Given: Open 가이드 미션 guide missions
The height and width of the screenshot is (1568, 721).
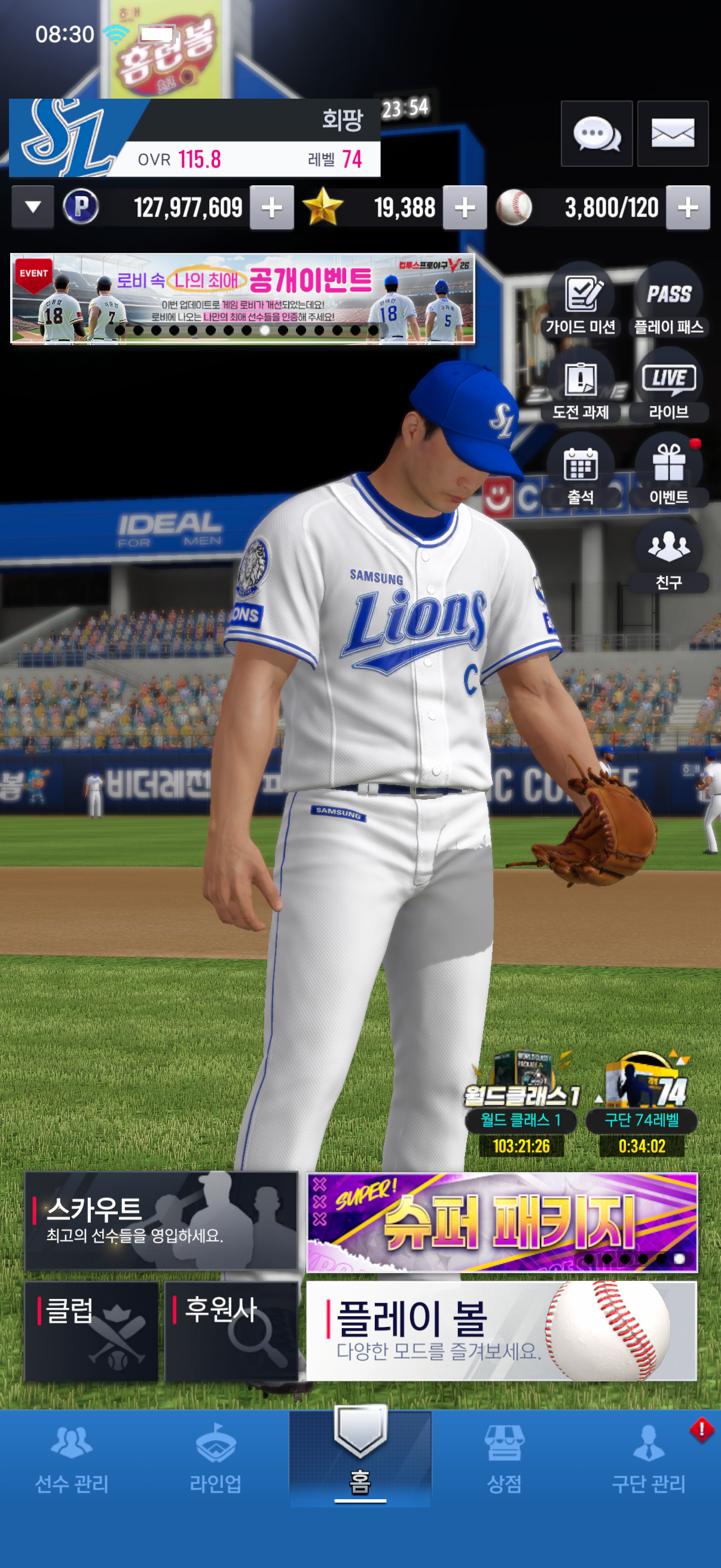Looking at the screenshot, I should click(x=581, y=301).
